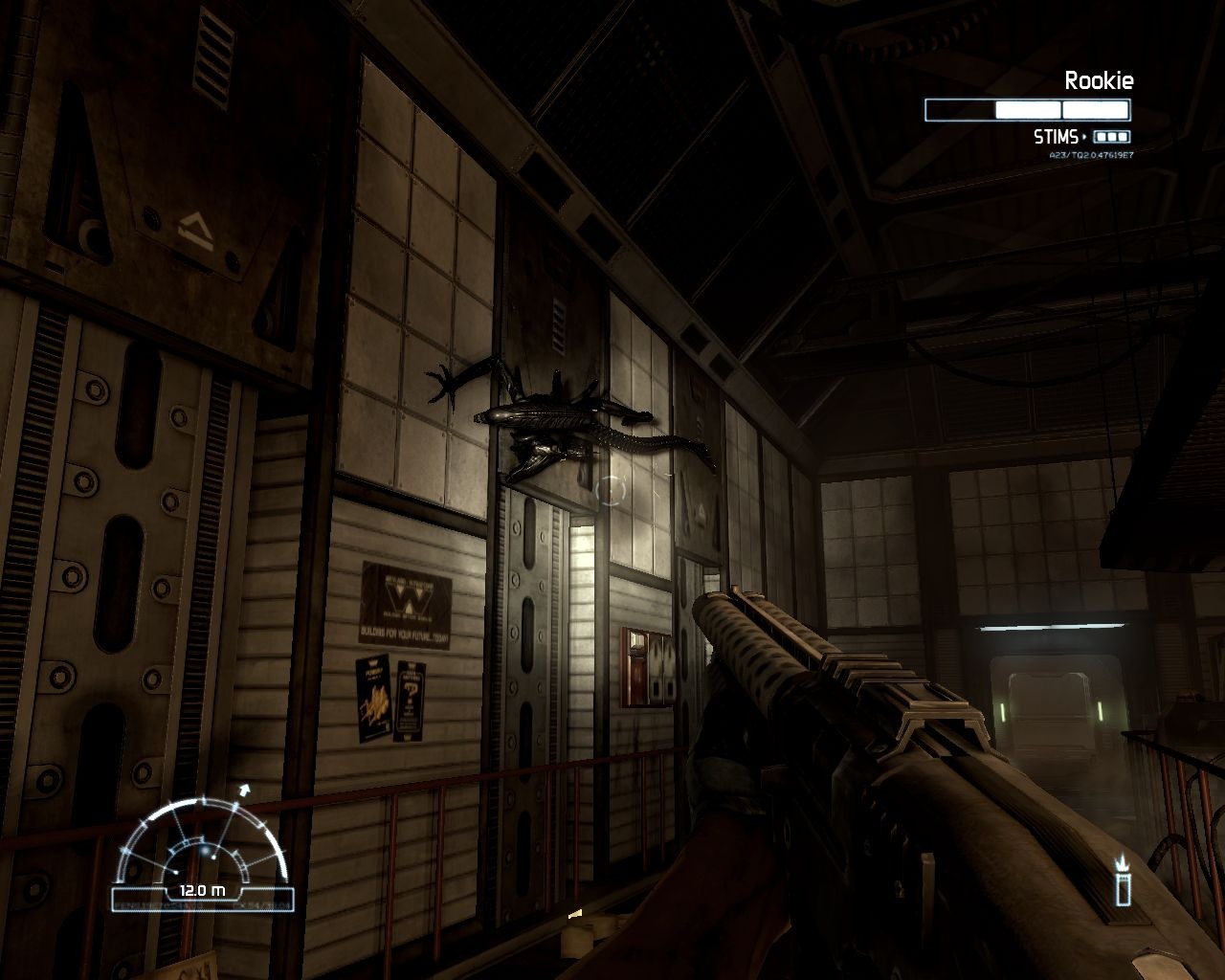Click the motion tracker radar

pos(203,848)
